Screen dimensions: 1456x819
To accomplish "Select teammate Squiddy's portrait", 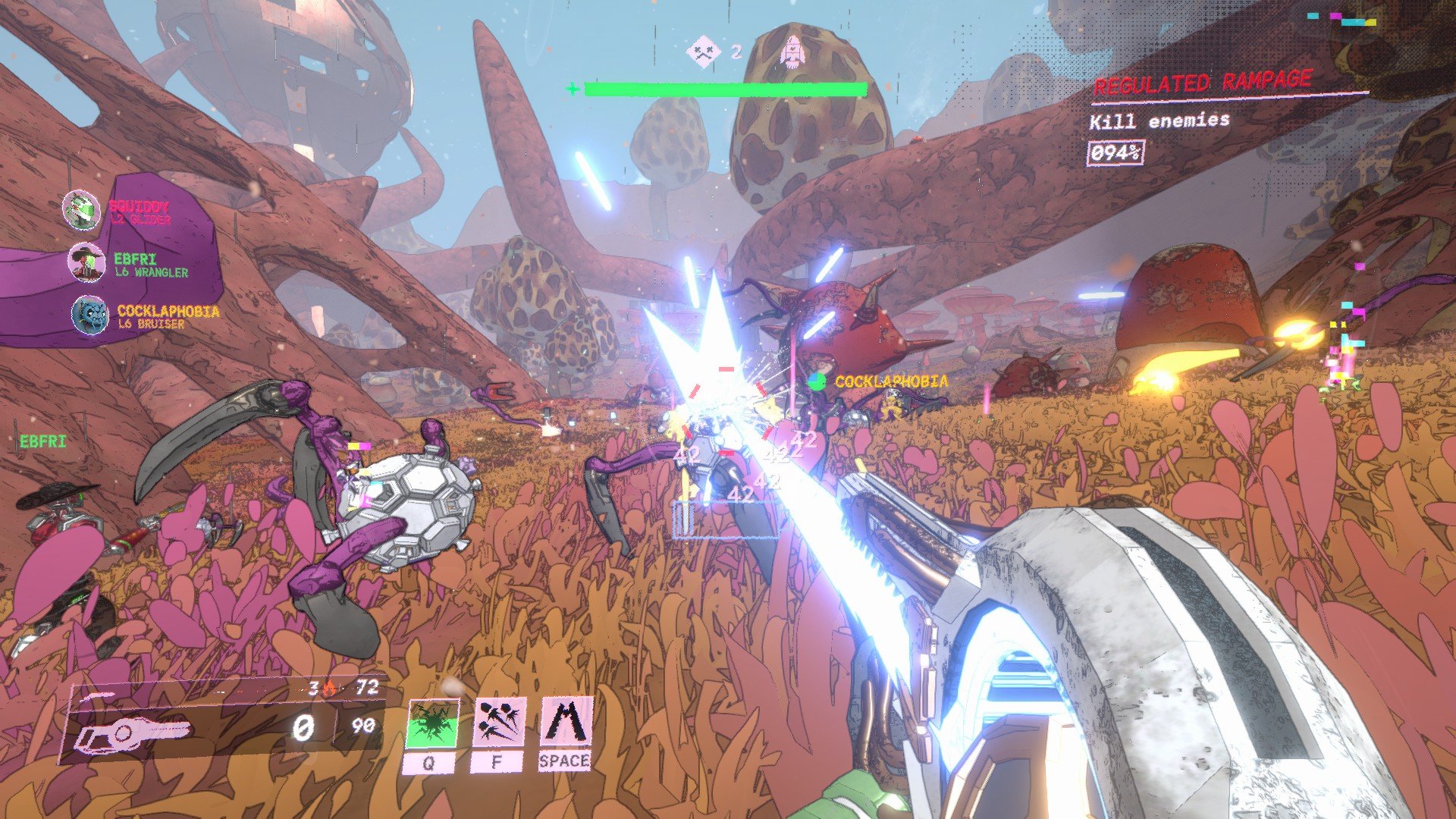I will click(x=81, y=211).
